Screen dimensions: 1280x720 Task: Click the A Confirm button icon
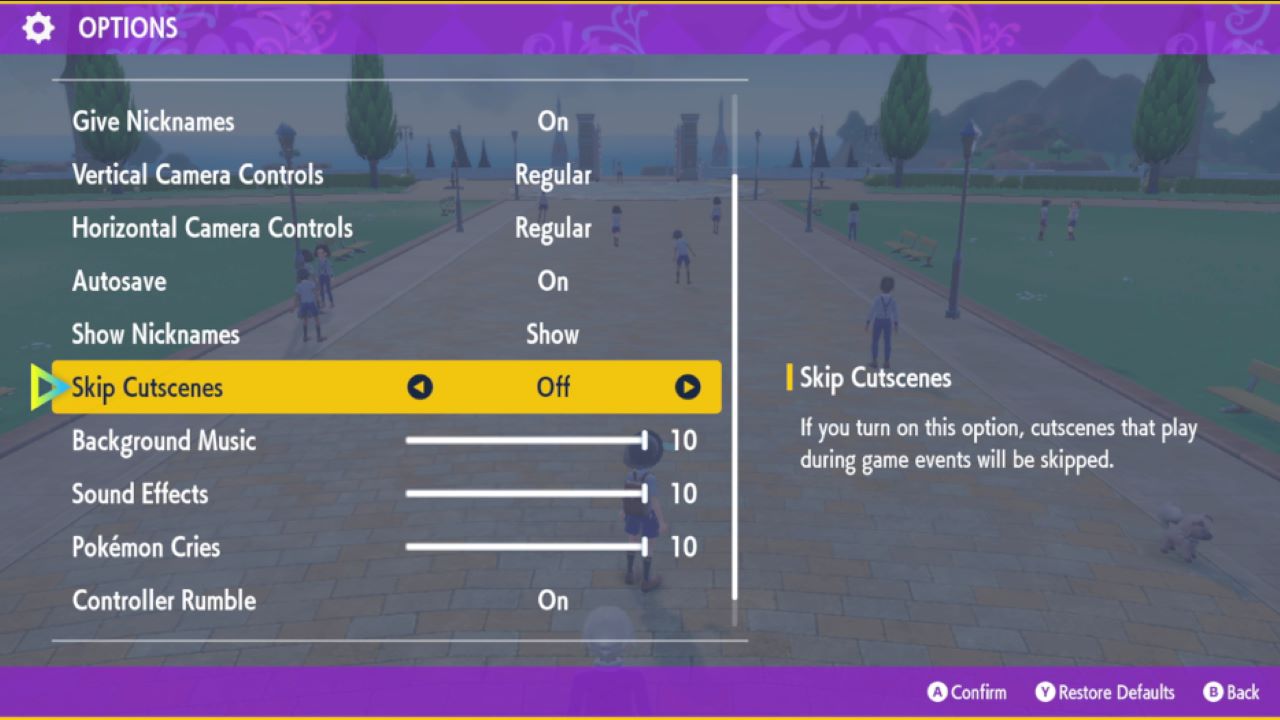936,692
